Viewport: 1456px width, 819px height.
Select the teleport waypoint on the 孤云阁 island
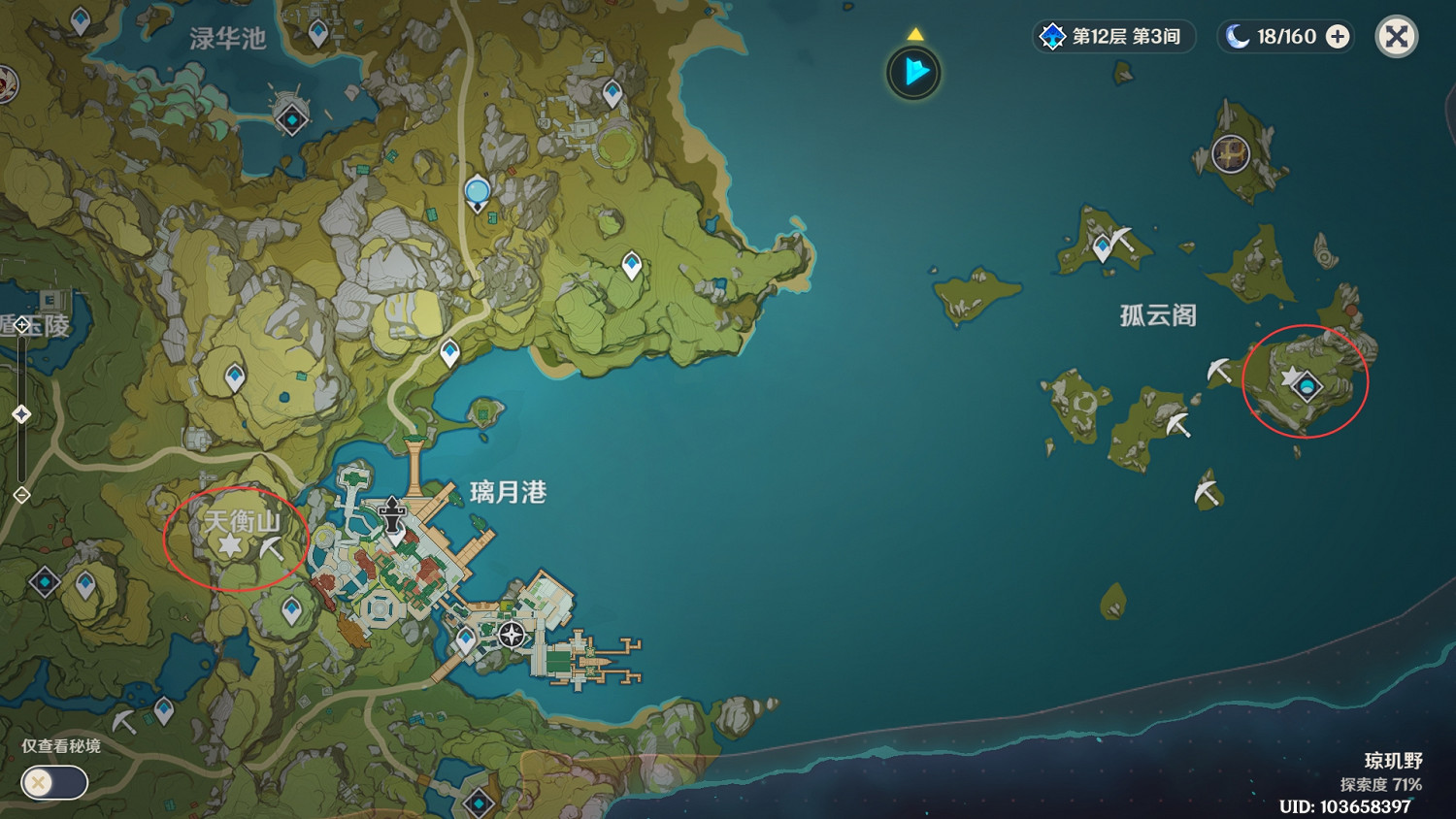coord(1289,378)
